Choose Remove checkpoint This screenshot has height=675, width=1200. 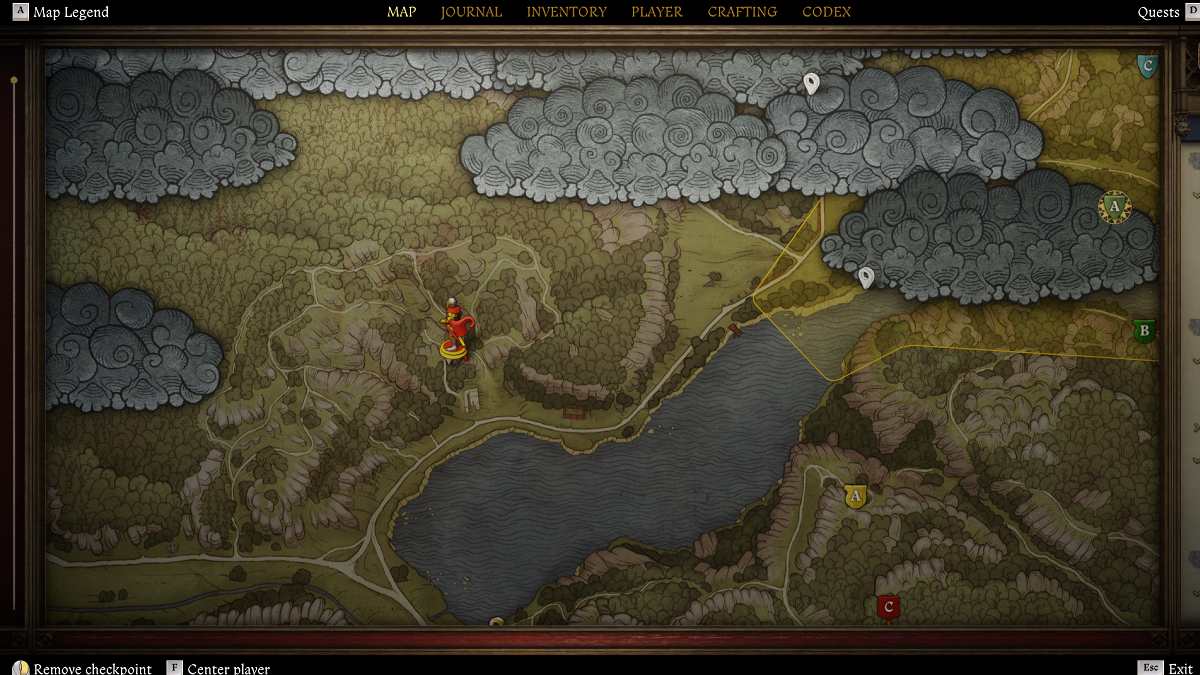tap(92, 668)
